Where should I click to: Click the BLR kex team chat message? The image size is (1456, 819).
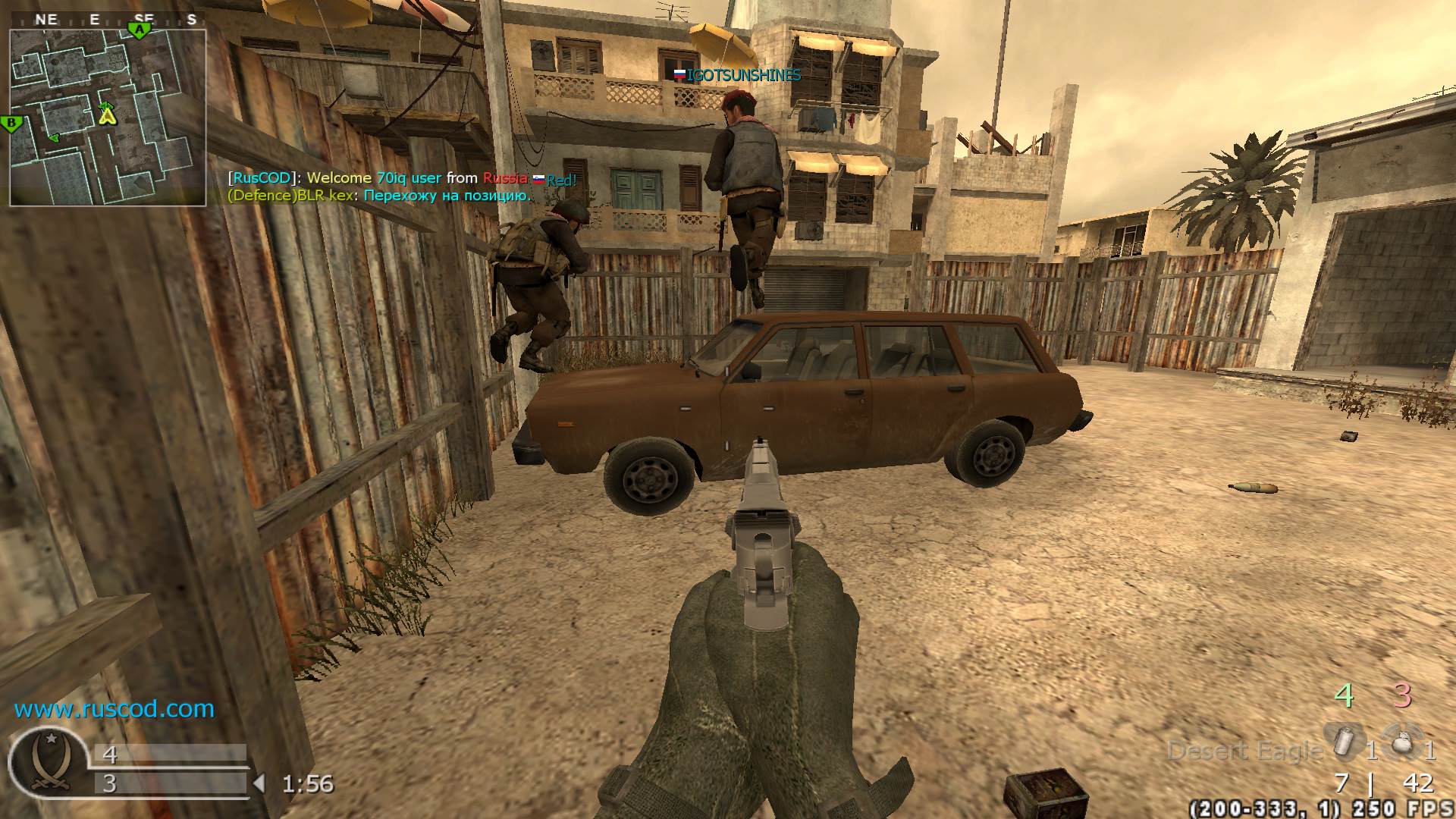379,196
